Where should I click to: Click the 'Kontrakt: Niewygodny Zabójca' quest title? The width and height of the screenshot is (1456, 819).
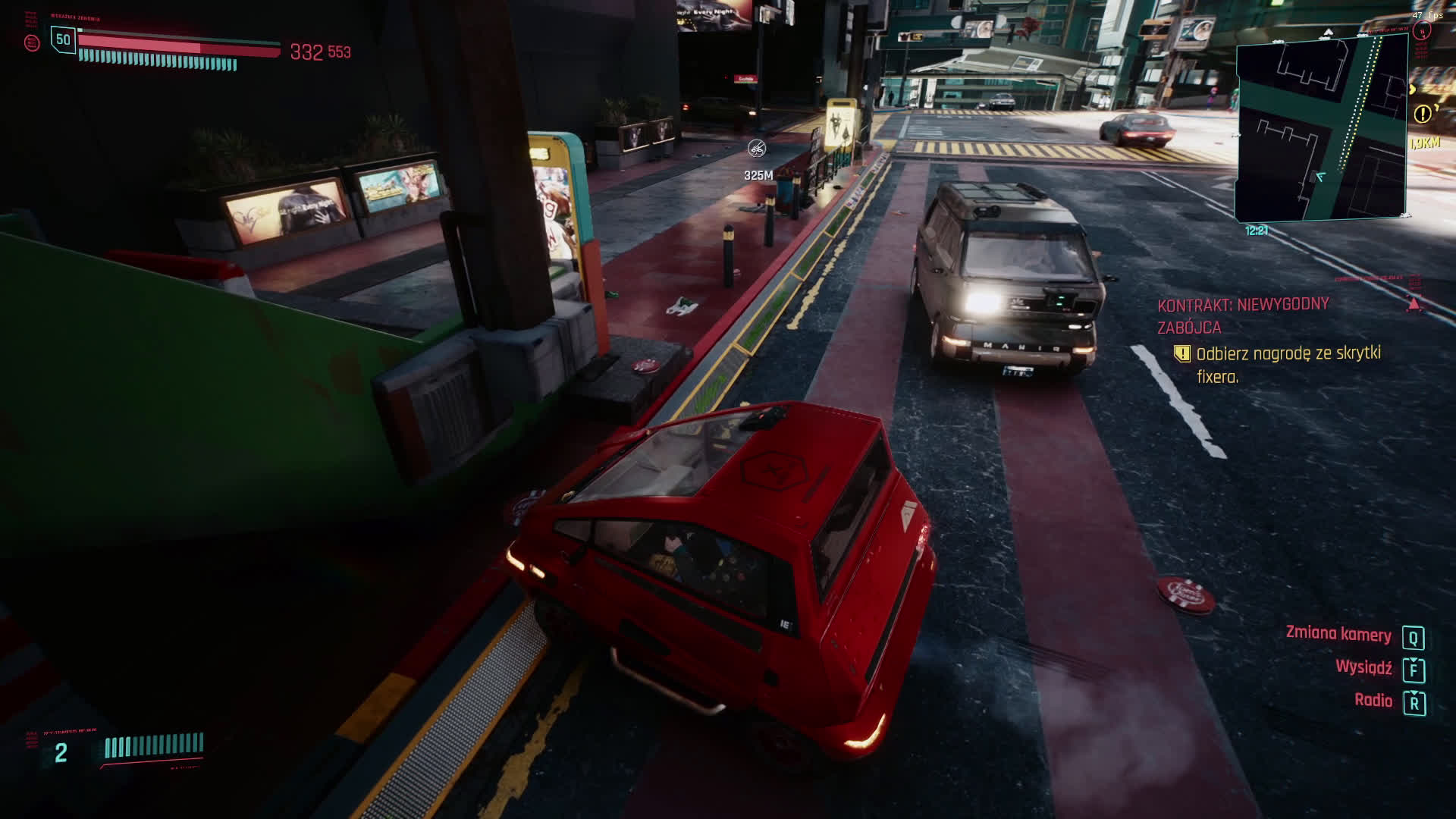[x=1242, y=315]
